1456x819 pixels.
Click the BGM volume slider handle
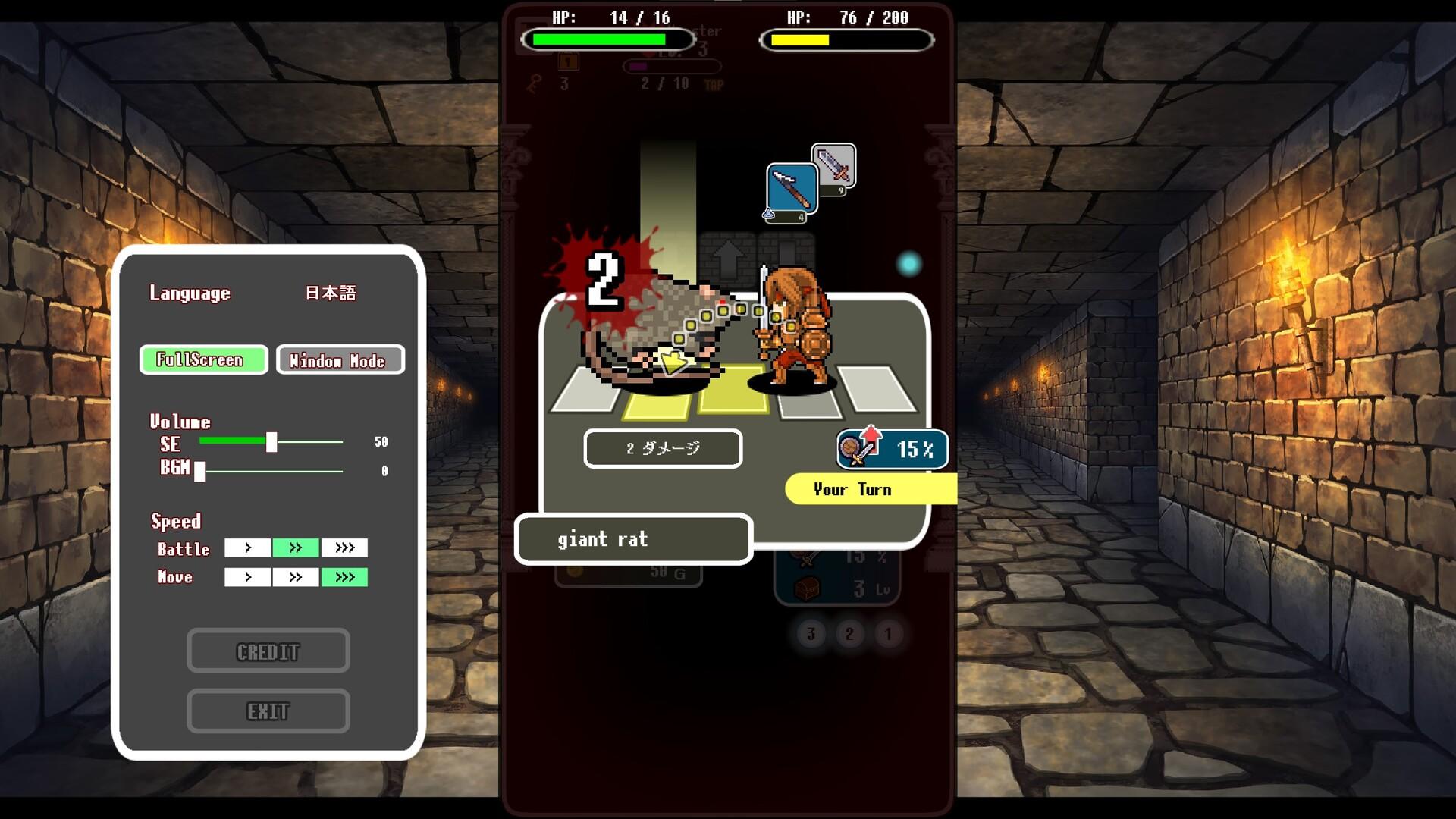tap(199, 471)
